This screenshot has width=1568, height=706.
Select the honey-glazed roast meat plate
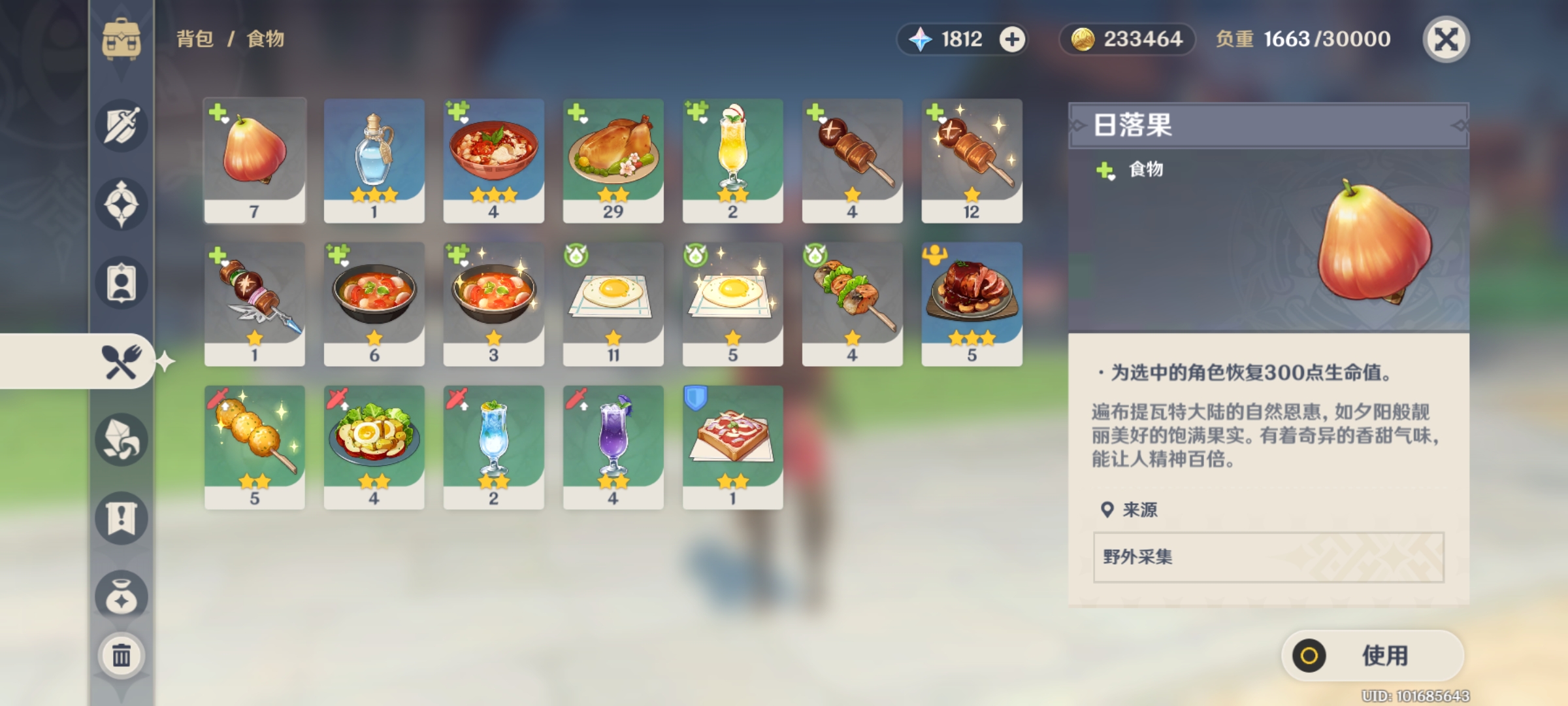[972, 303]
